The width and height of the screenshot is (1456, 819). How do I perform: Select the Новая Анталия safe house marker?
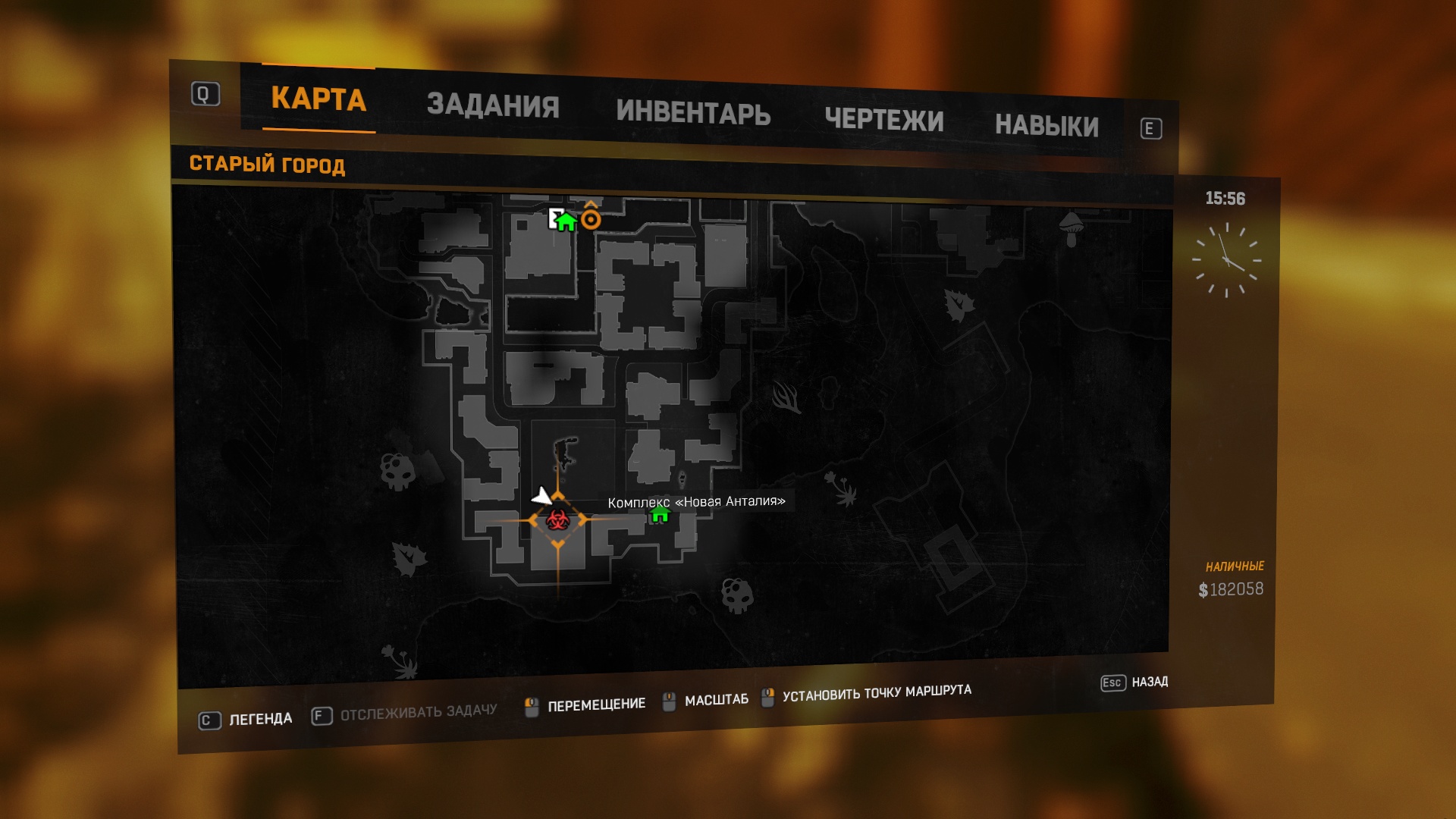point(660,516)
